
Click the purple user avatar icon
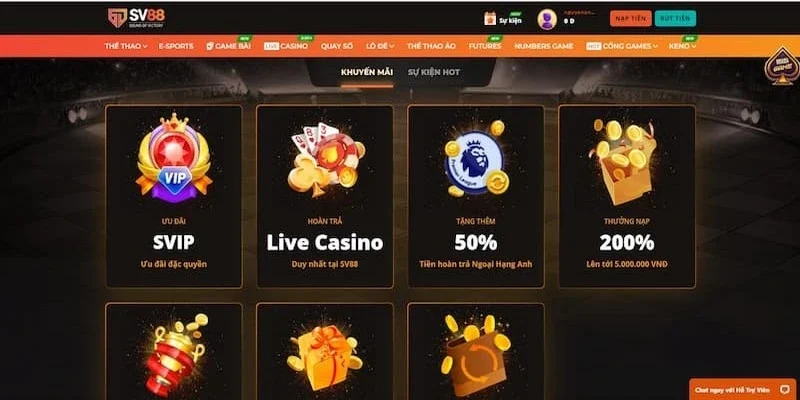(547, 19)
